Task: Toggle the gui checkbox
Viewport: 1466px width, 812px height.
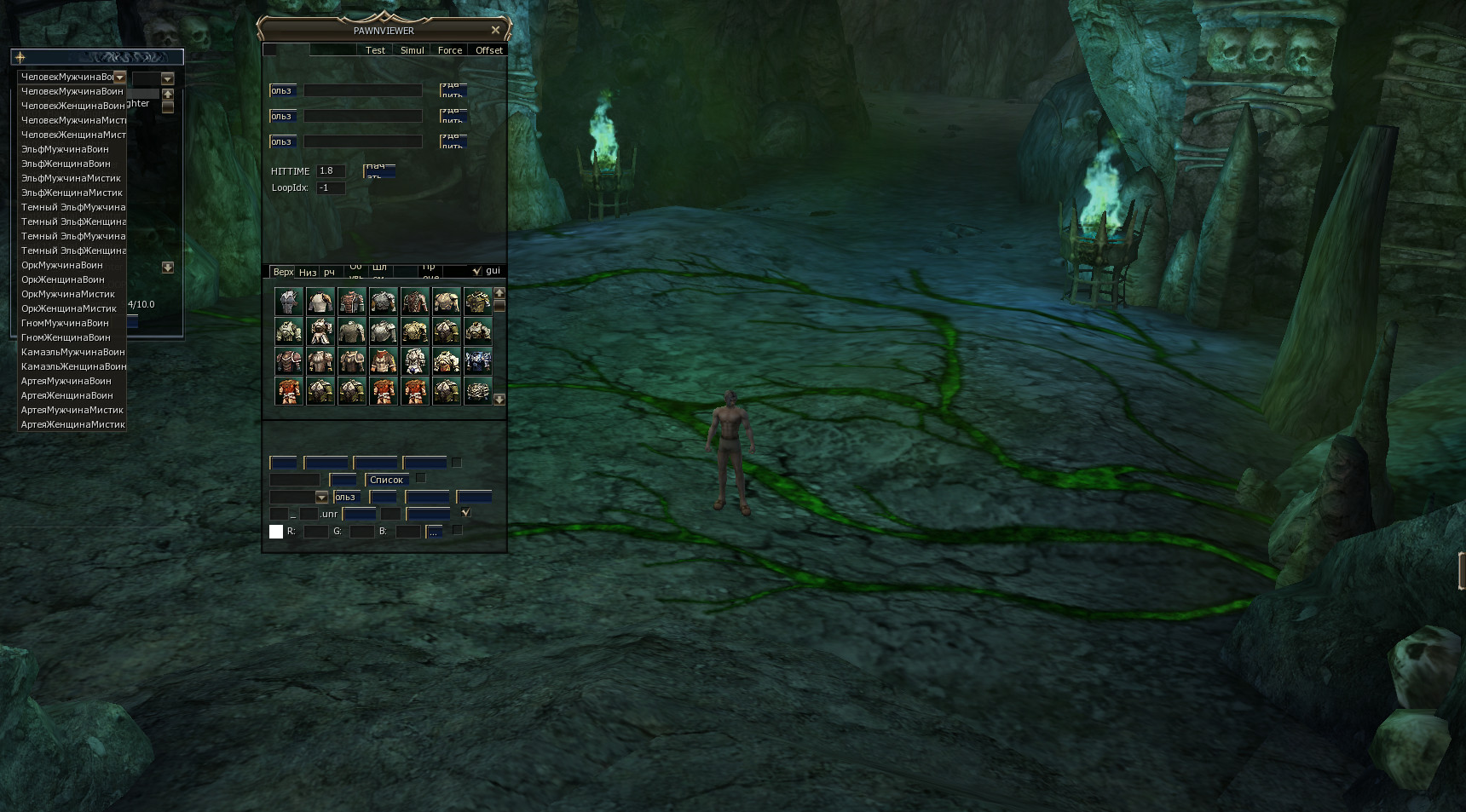Action: point(476,271)
